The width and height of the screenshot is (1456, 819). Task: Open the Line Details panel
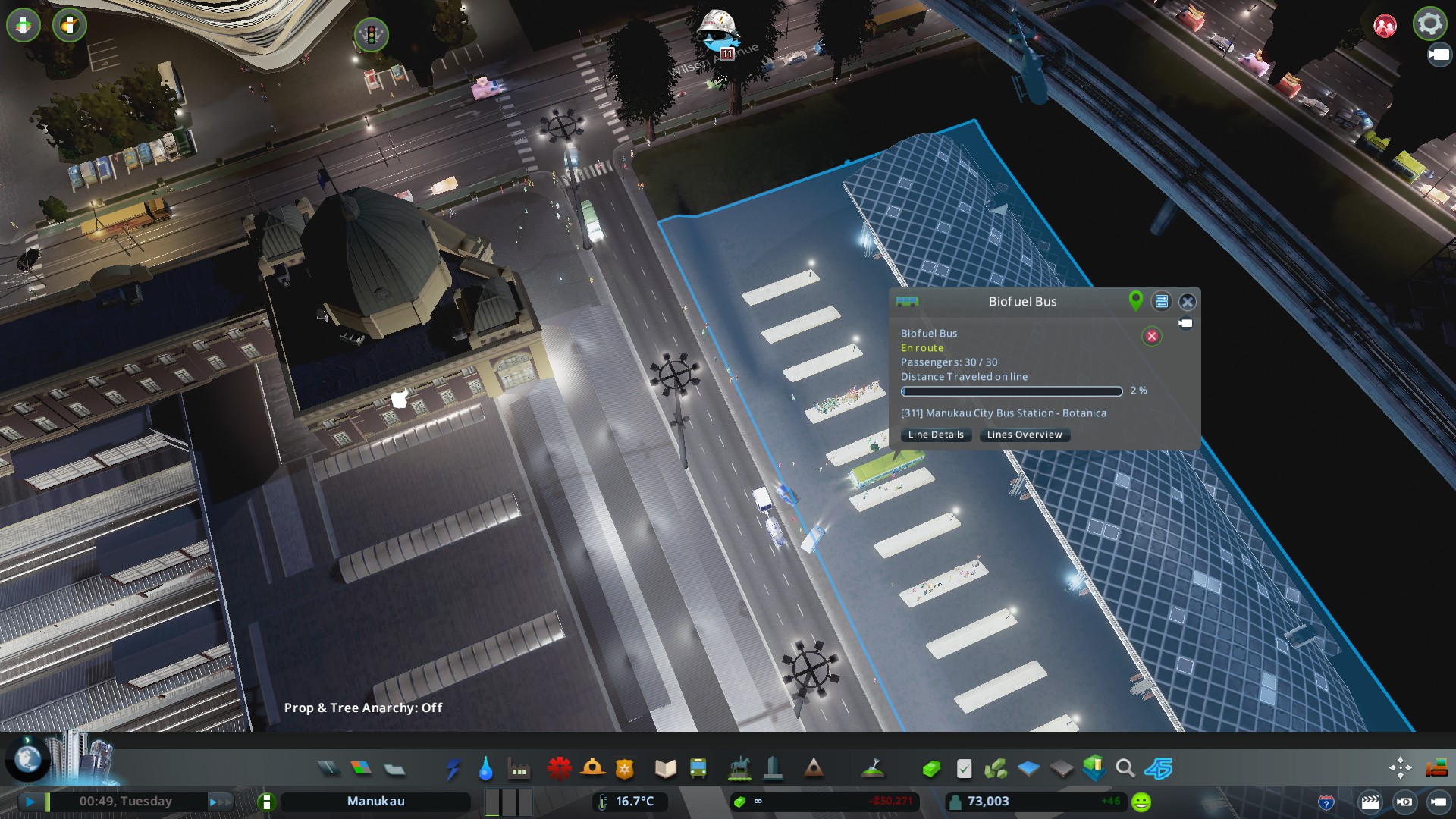tap(936, 435)
